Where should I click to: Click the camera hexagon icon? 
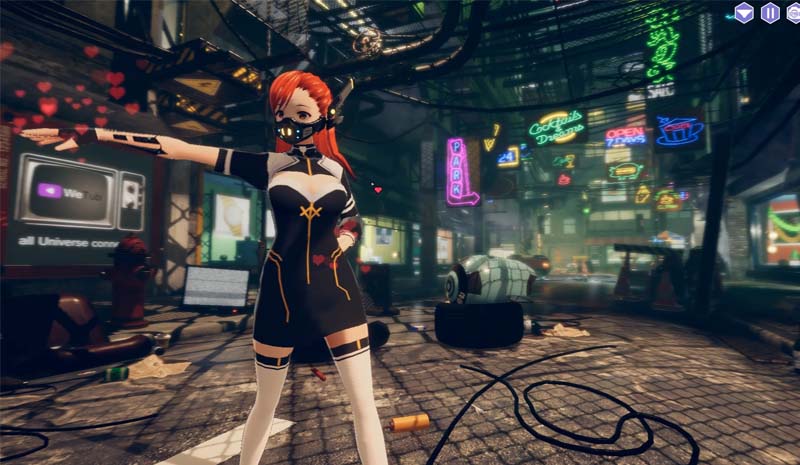[794, 13]
